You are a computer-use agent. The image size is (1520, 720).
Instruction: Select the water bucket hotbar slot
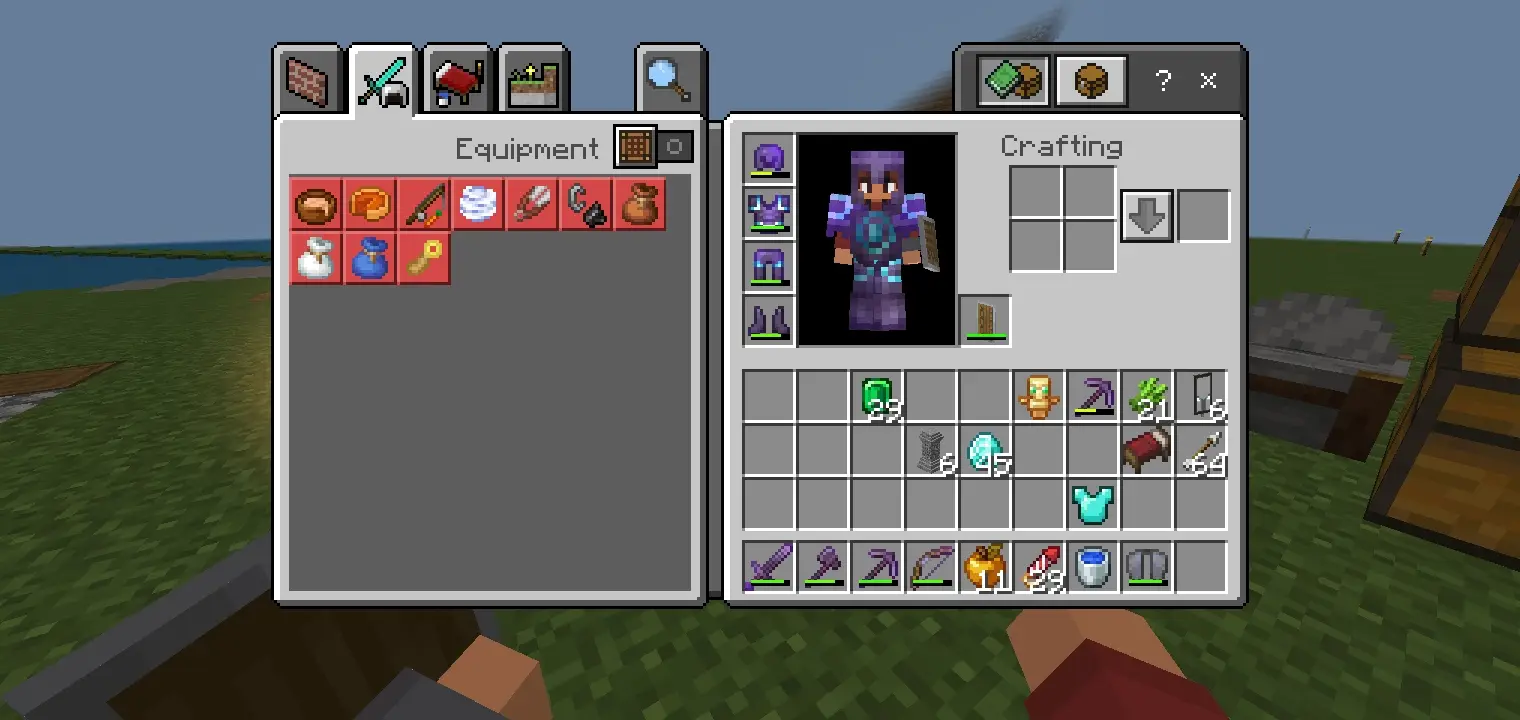1093,568
